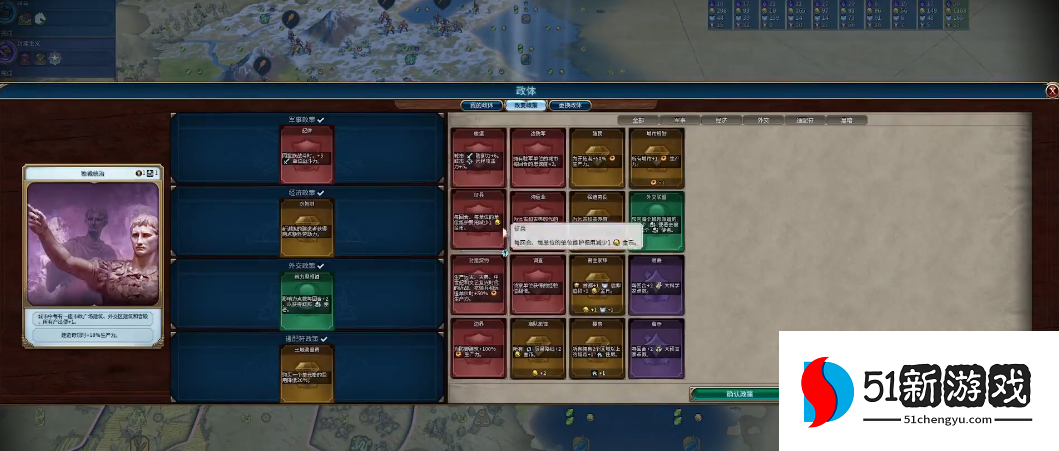Pick the red 征兵 policy card

click(478, 220)
